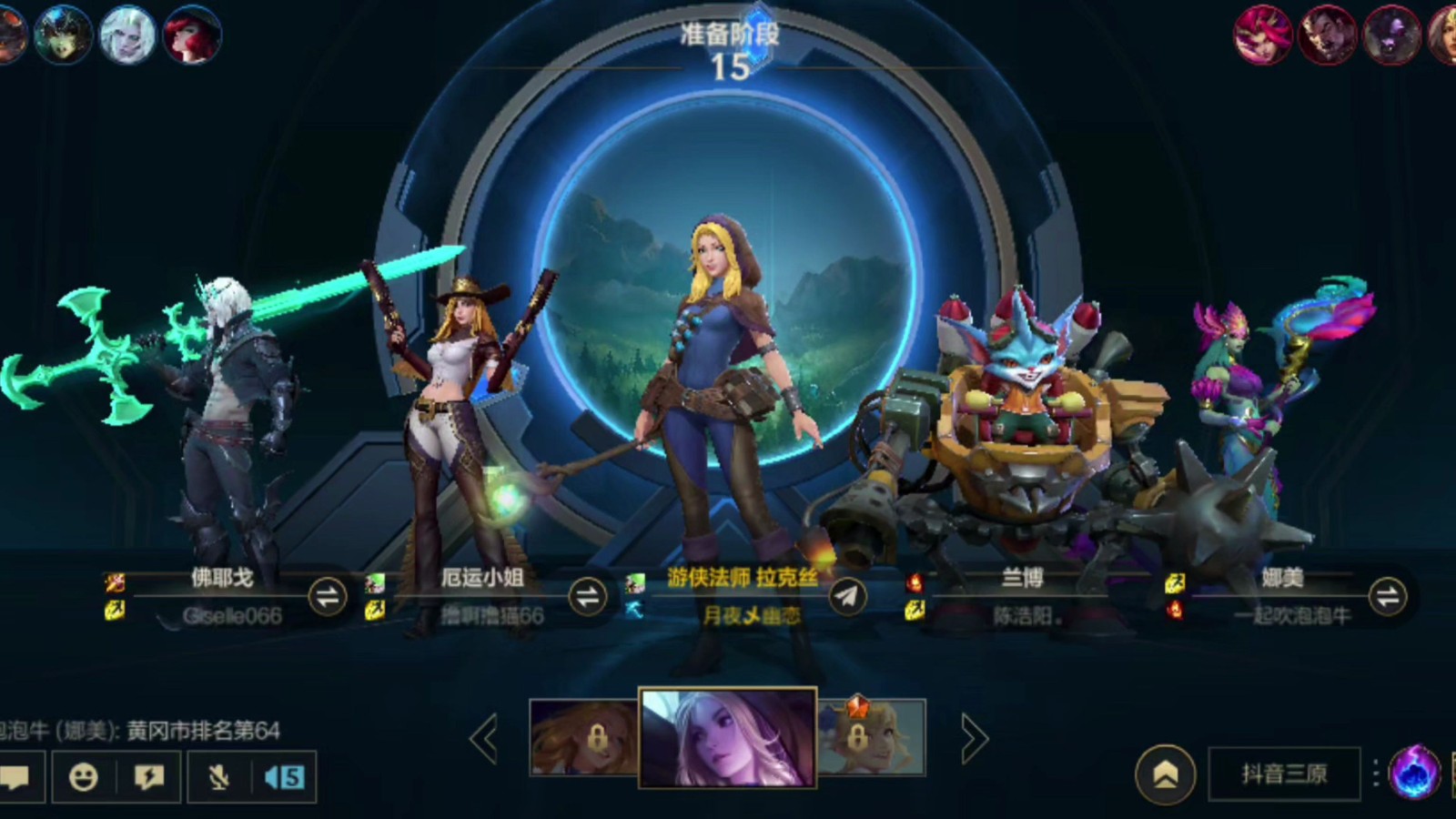The width and height of the screenshot is (1456, 819).
Task: Open the 抖音三原 rune page selector
Action: click(1284, 774)
